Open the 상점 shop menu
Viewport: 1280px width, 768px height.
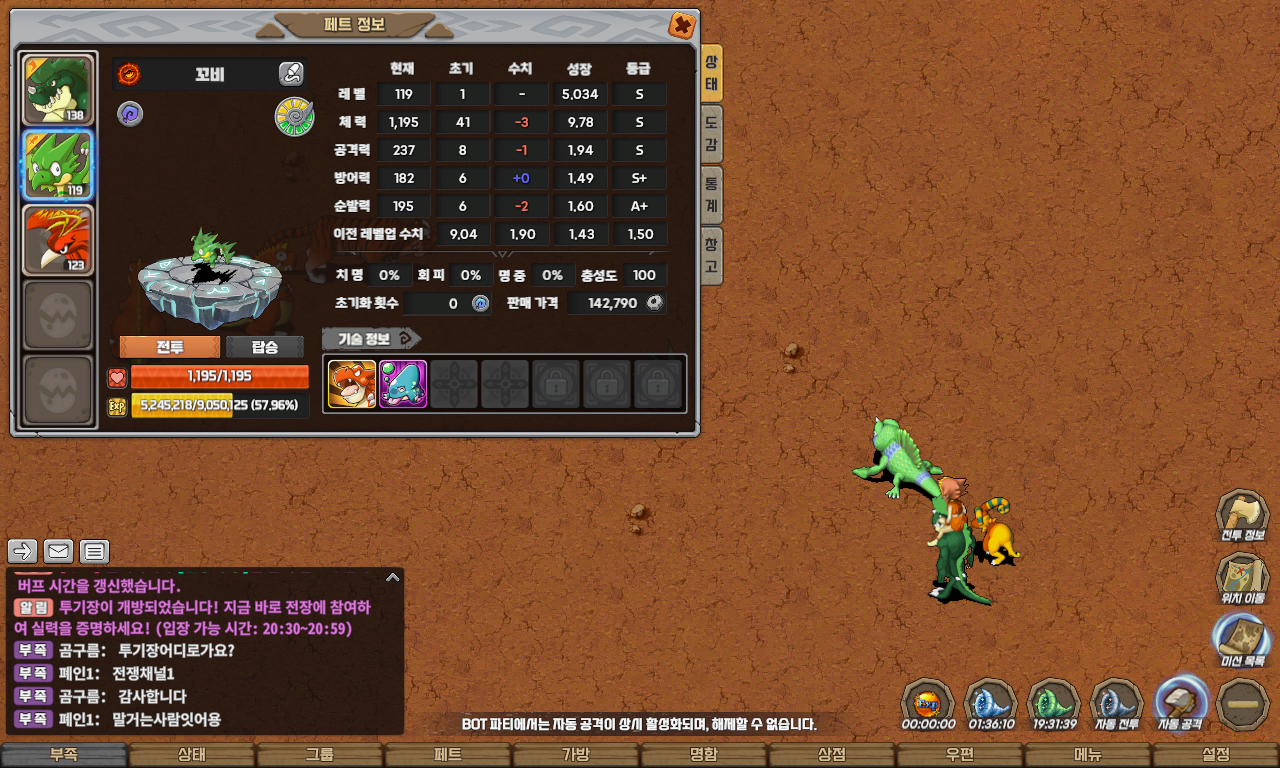point(831,755)
